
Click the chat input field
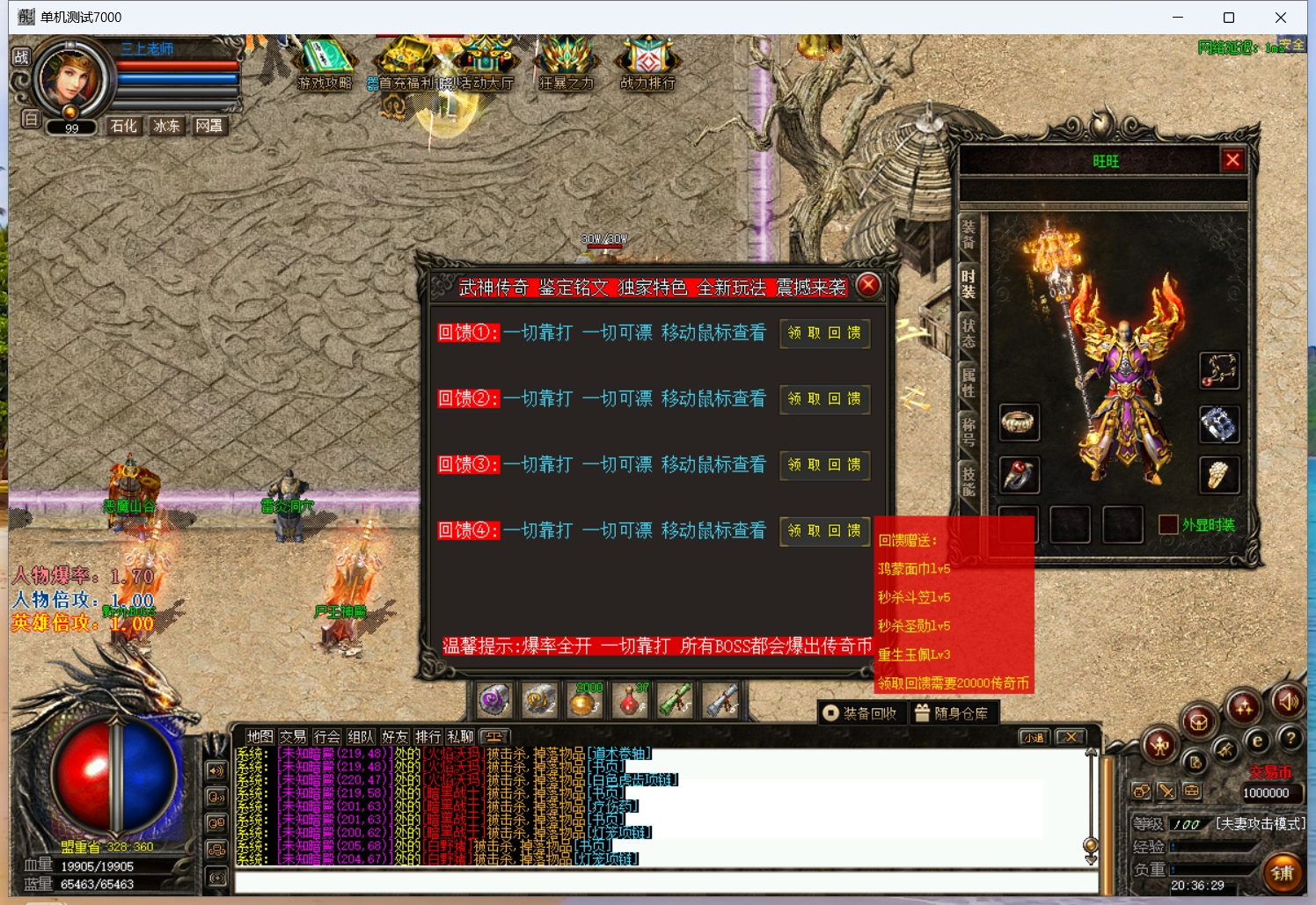[x=664, y=882]
